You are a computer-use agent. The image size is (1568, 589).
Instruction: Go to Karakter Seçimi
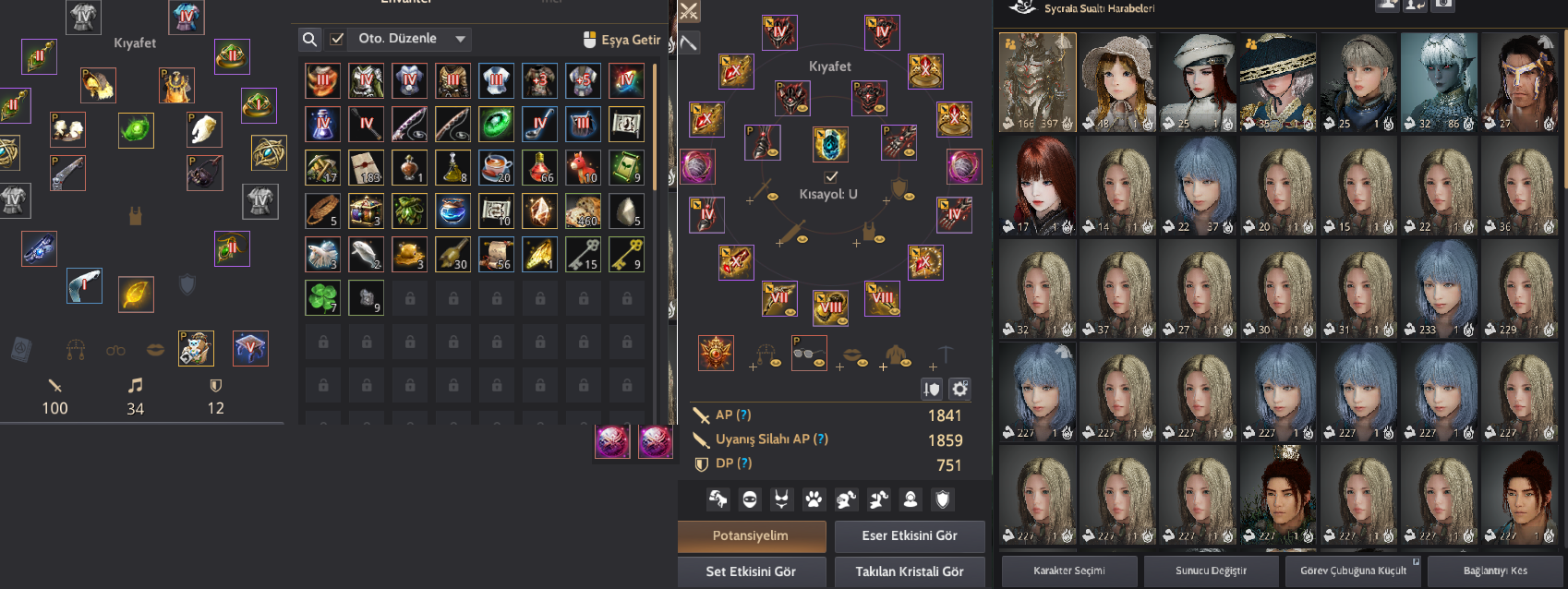click(1069, 571)
